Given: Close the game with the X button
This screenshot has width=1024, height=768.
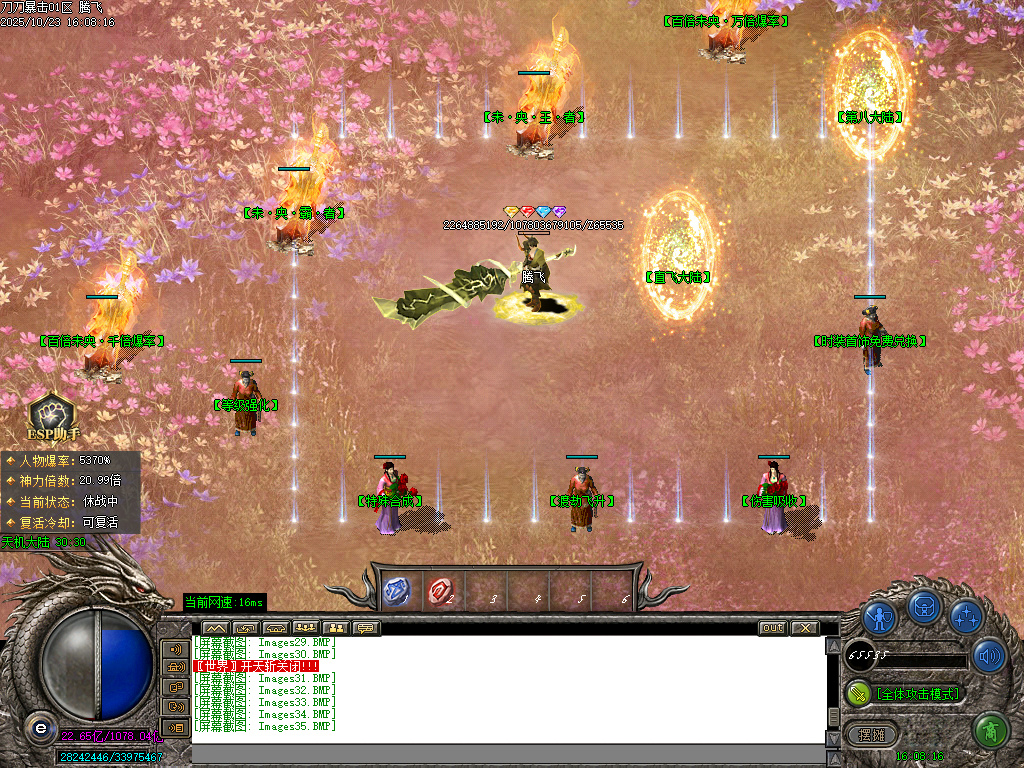Looking at the screenshot, I should (x=804, y=628).
